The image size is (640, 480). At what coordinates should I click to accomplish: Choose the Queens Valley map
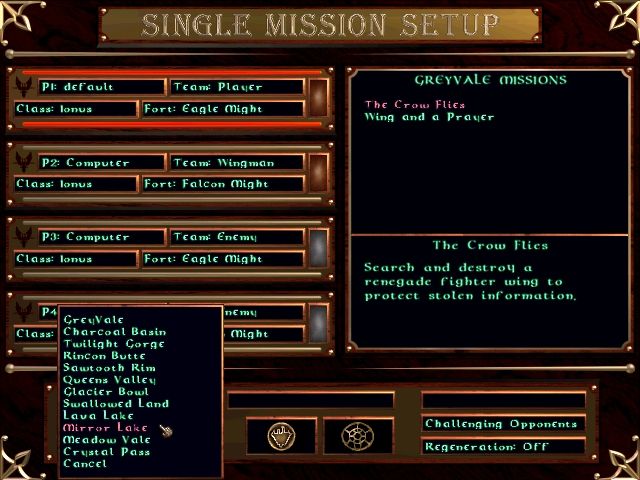point(109,380)
